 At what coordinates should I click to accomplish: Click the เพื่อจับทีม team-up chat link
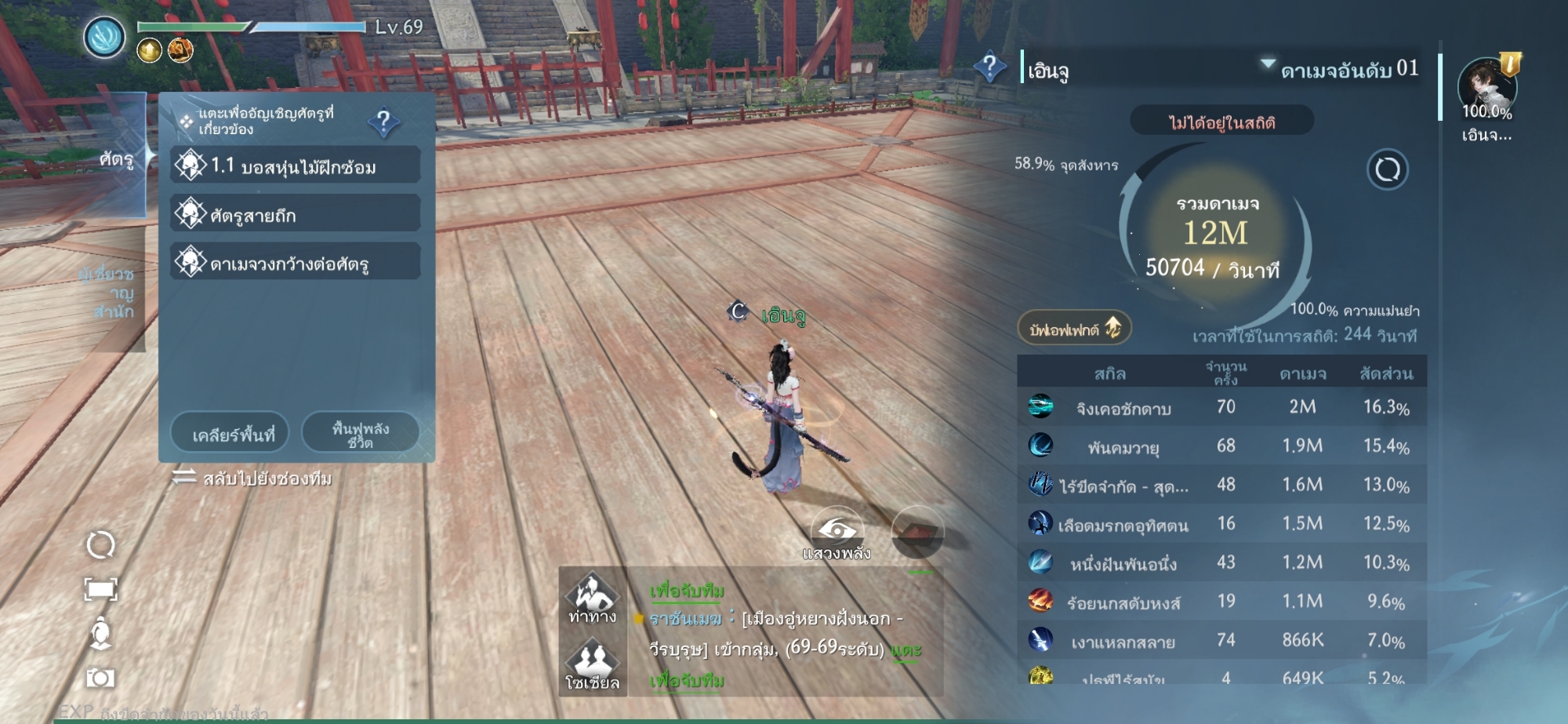[x=687, y=591]
